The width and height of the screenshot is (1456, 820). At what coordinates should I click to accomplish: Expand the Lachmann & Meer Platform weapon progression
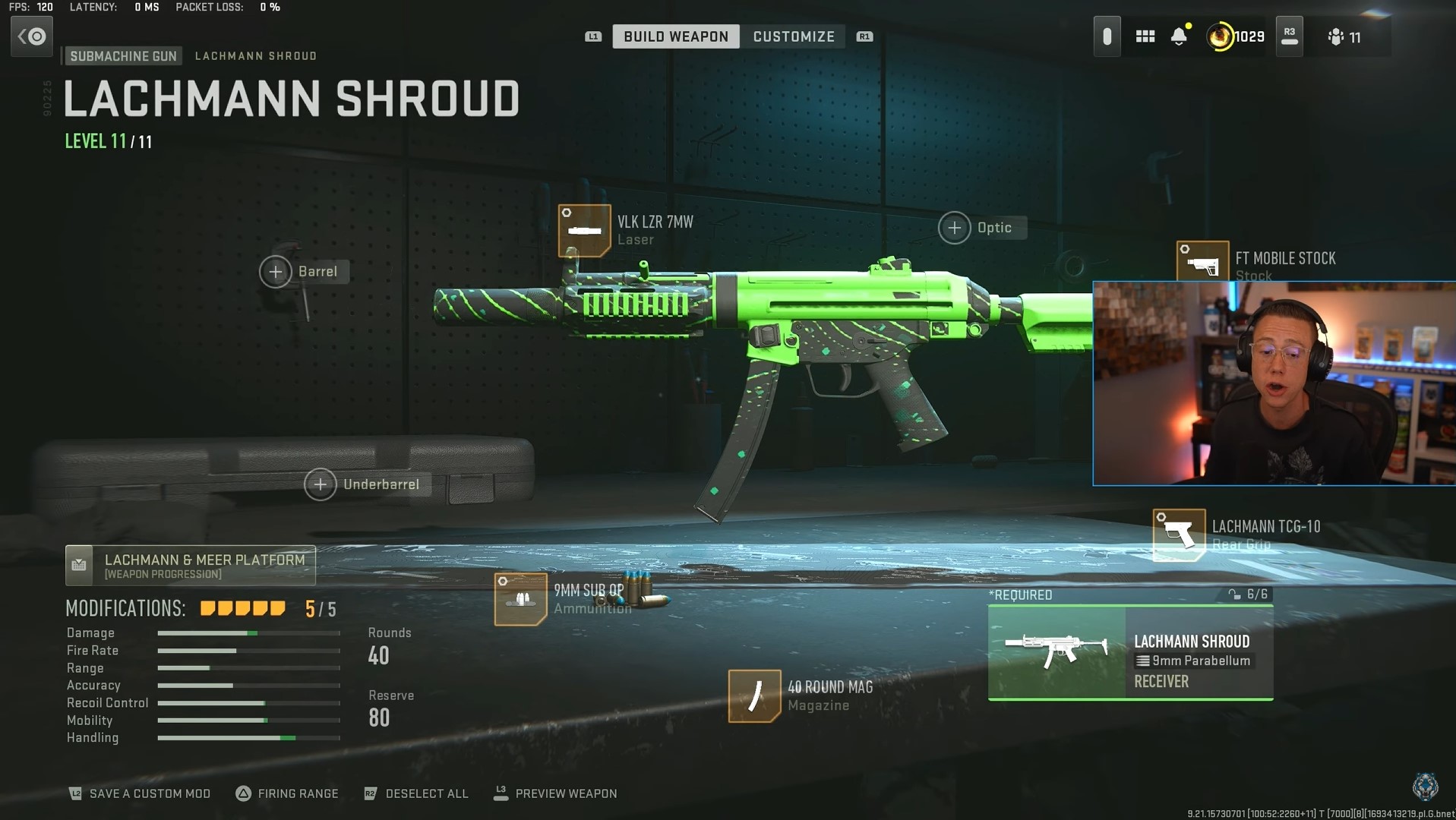pos(190,565)
